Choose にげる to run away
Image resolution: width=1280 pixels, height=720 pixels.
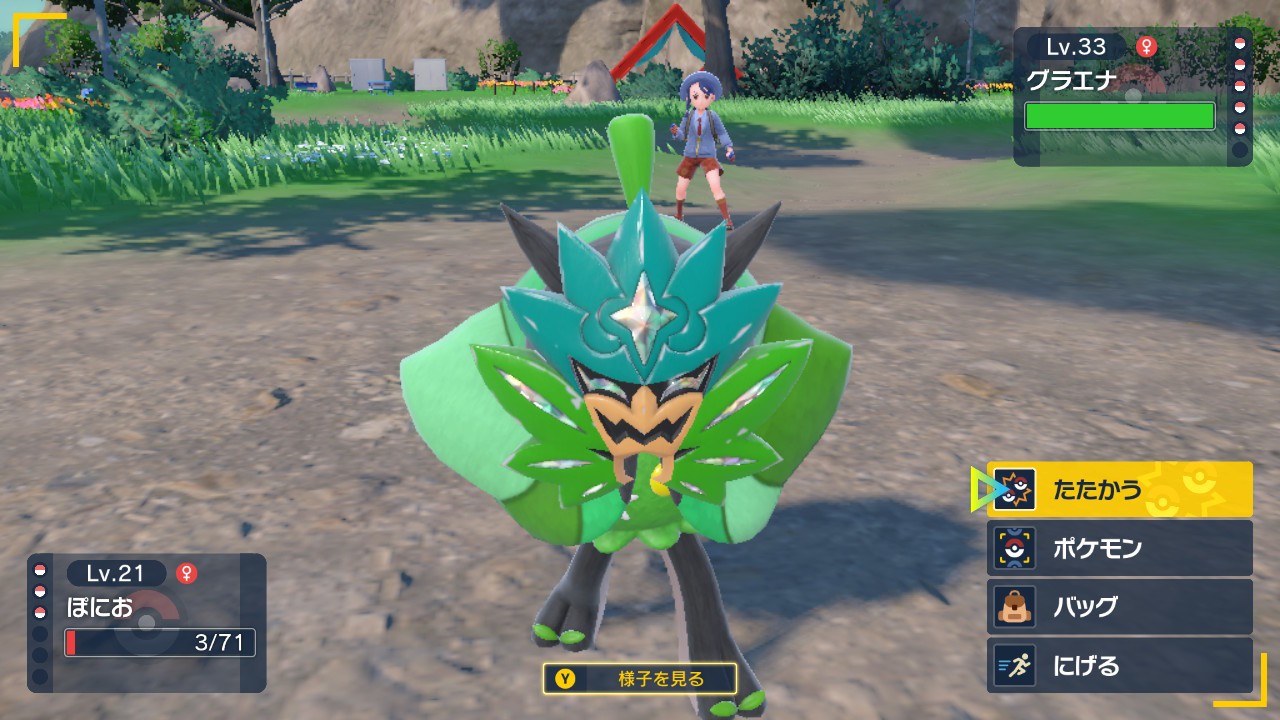click(1119, 666)
